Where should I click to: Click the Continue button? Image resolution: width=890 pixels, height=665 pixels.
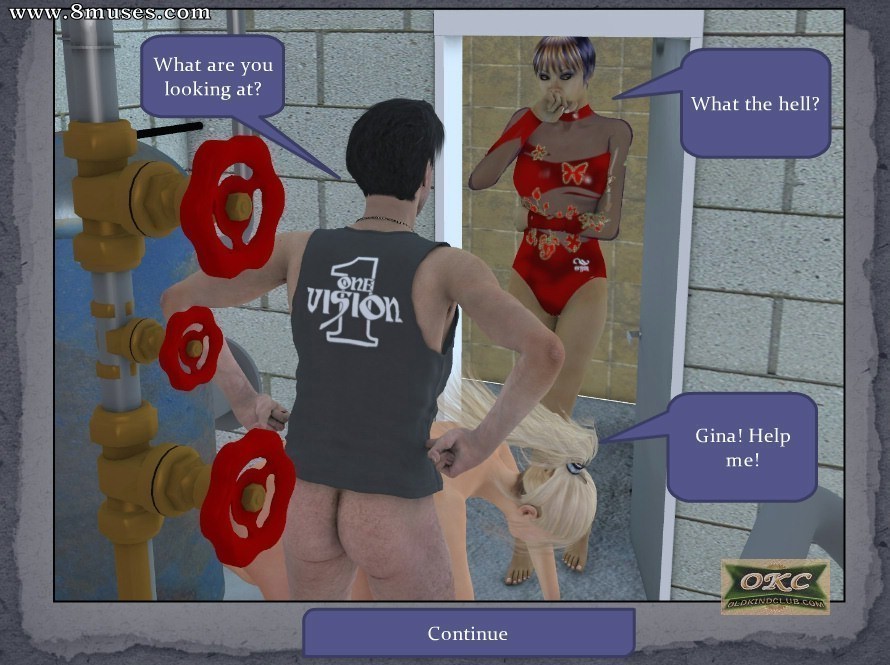click(468, 633)
